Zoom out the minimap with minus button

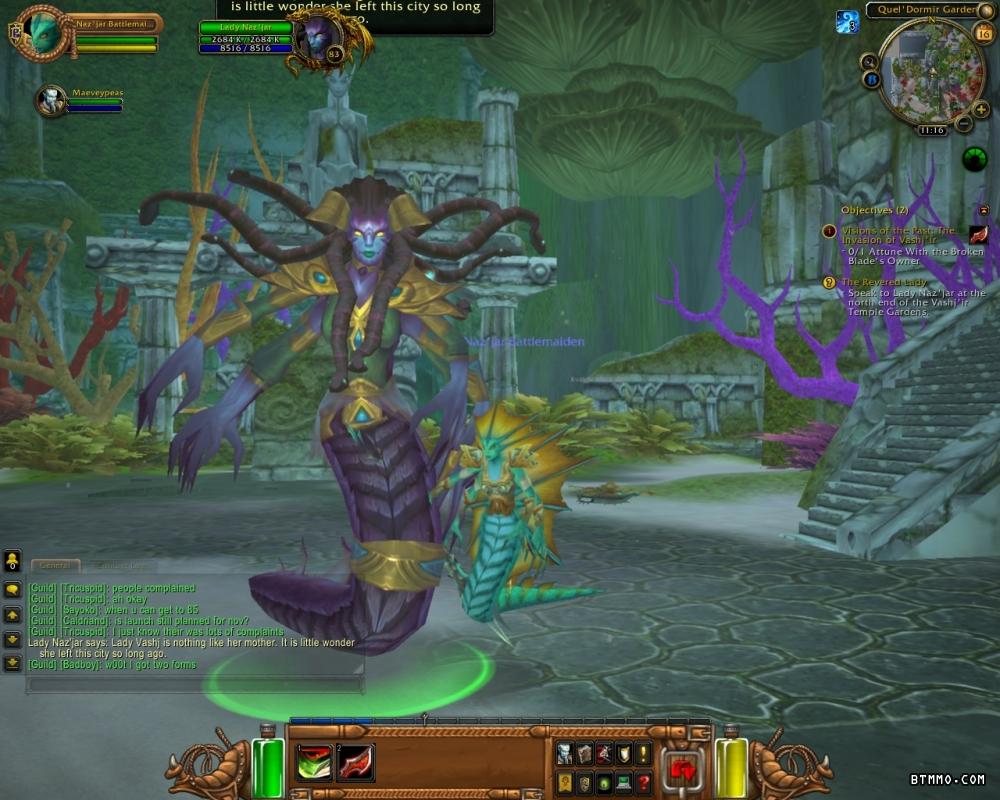tap(963, 123)
